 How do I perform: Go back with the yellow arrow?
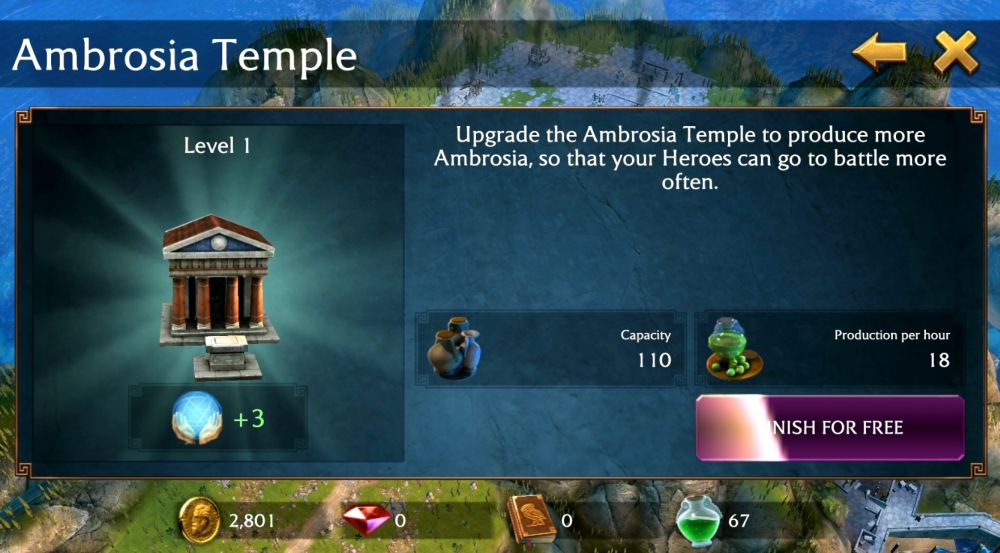[x=879, y=52]
